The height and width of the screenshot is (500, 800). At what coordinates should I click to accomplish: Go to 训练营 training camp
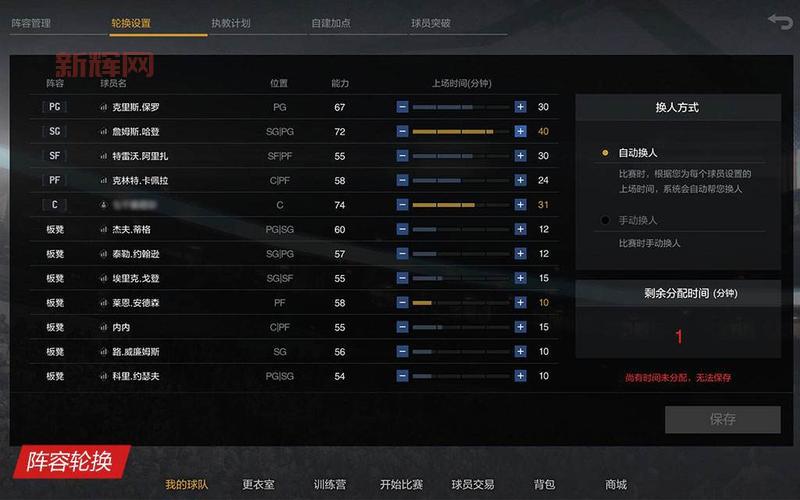pyautogui.click(x=330, y=485)
